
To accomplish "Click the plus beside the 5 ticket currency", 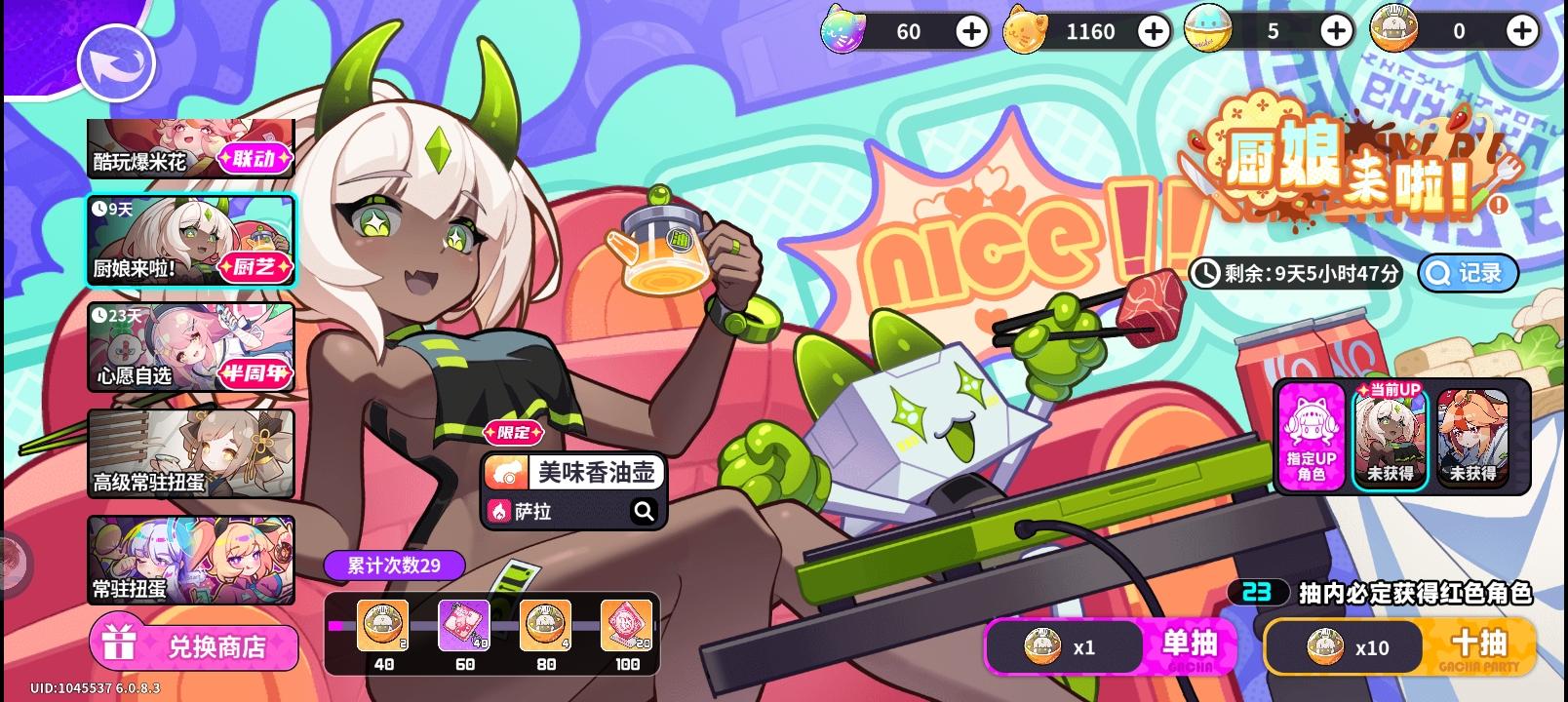I will click(1335, 30).
